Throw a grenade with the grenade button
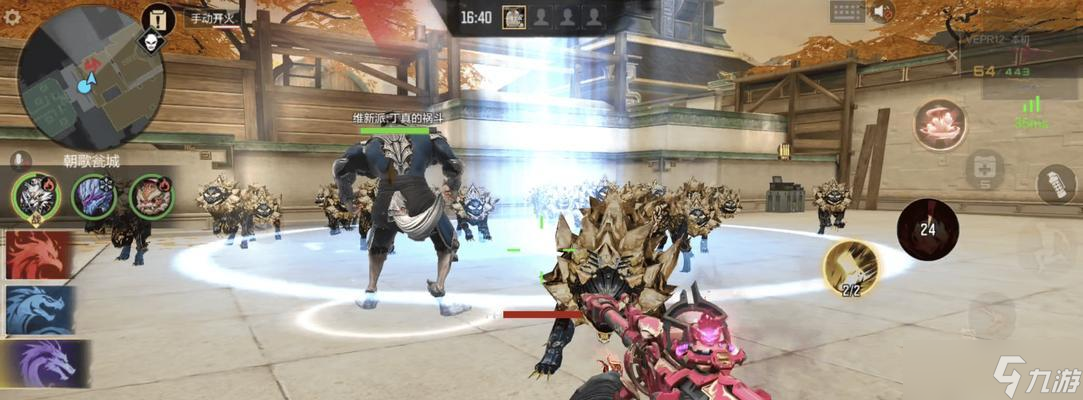This screenshot has width=1083, height=400. click(1050, 185)
